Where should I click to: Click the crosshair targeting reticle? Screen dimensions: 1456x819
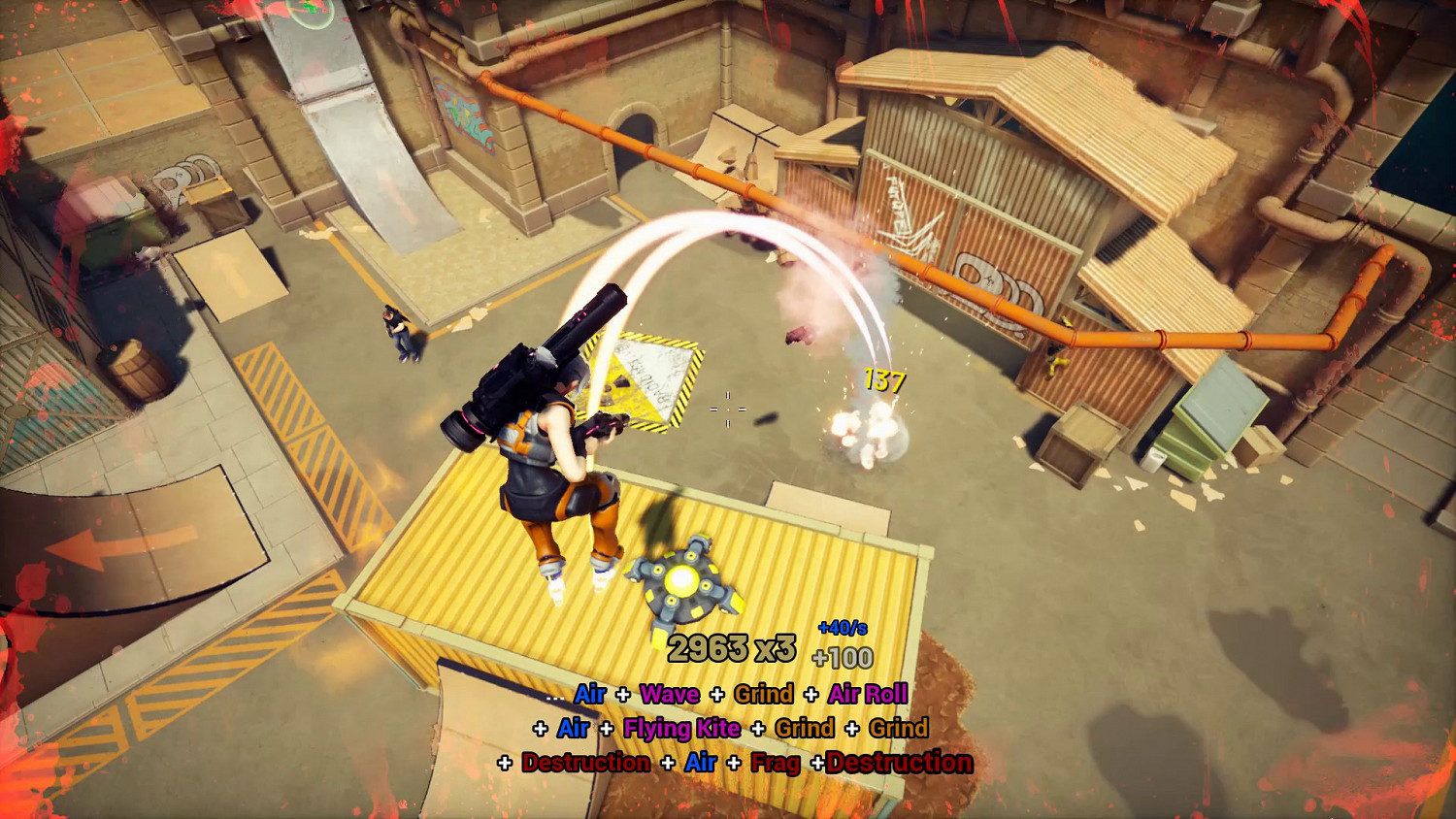point(727,411)
